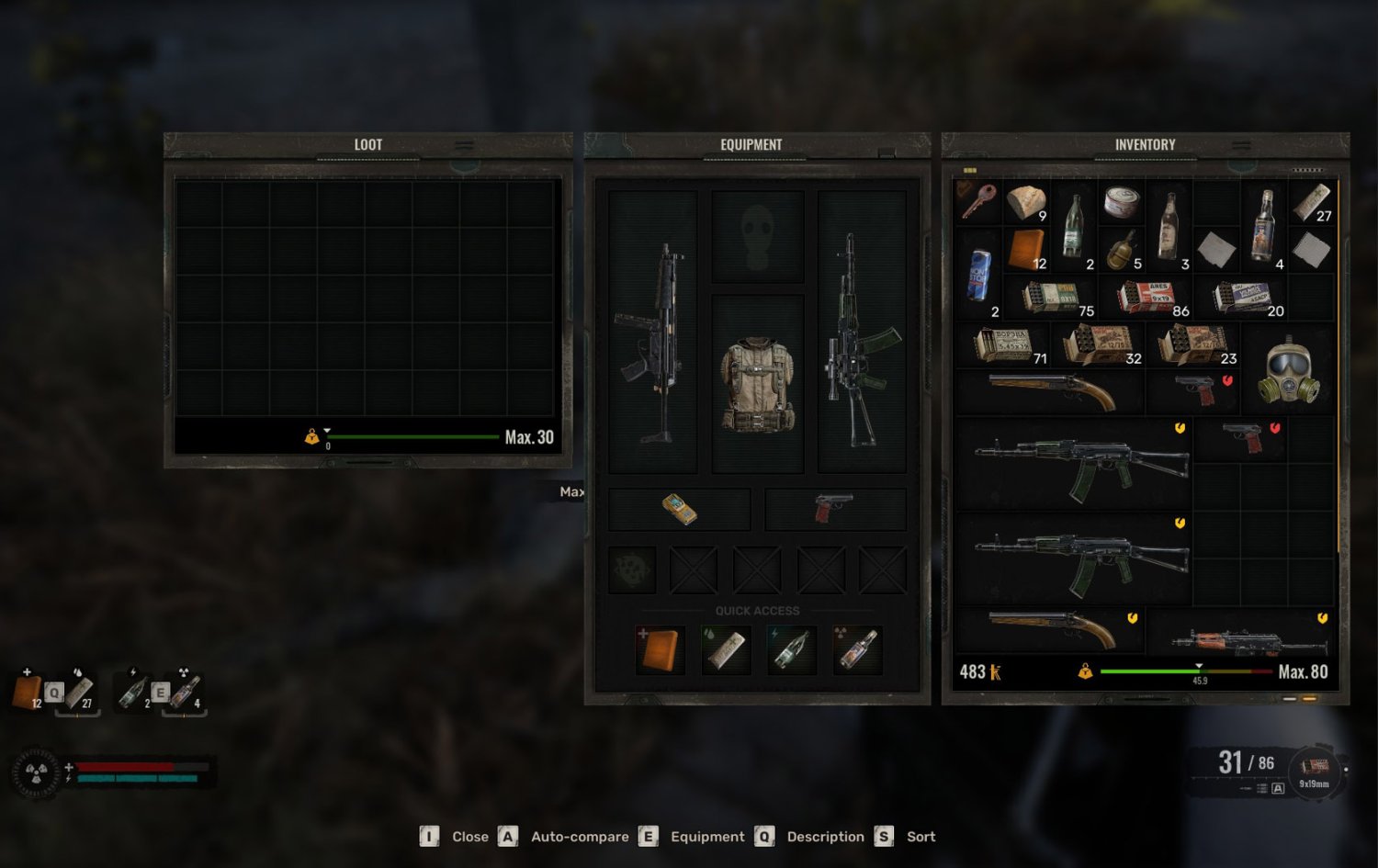Pick the inventory medkit stack of 12
The height and width of the screenshot is (868, 1378).
[x=1026, y=248]
